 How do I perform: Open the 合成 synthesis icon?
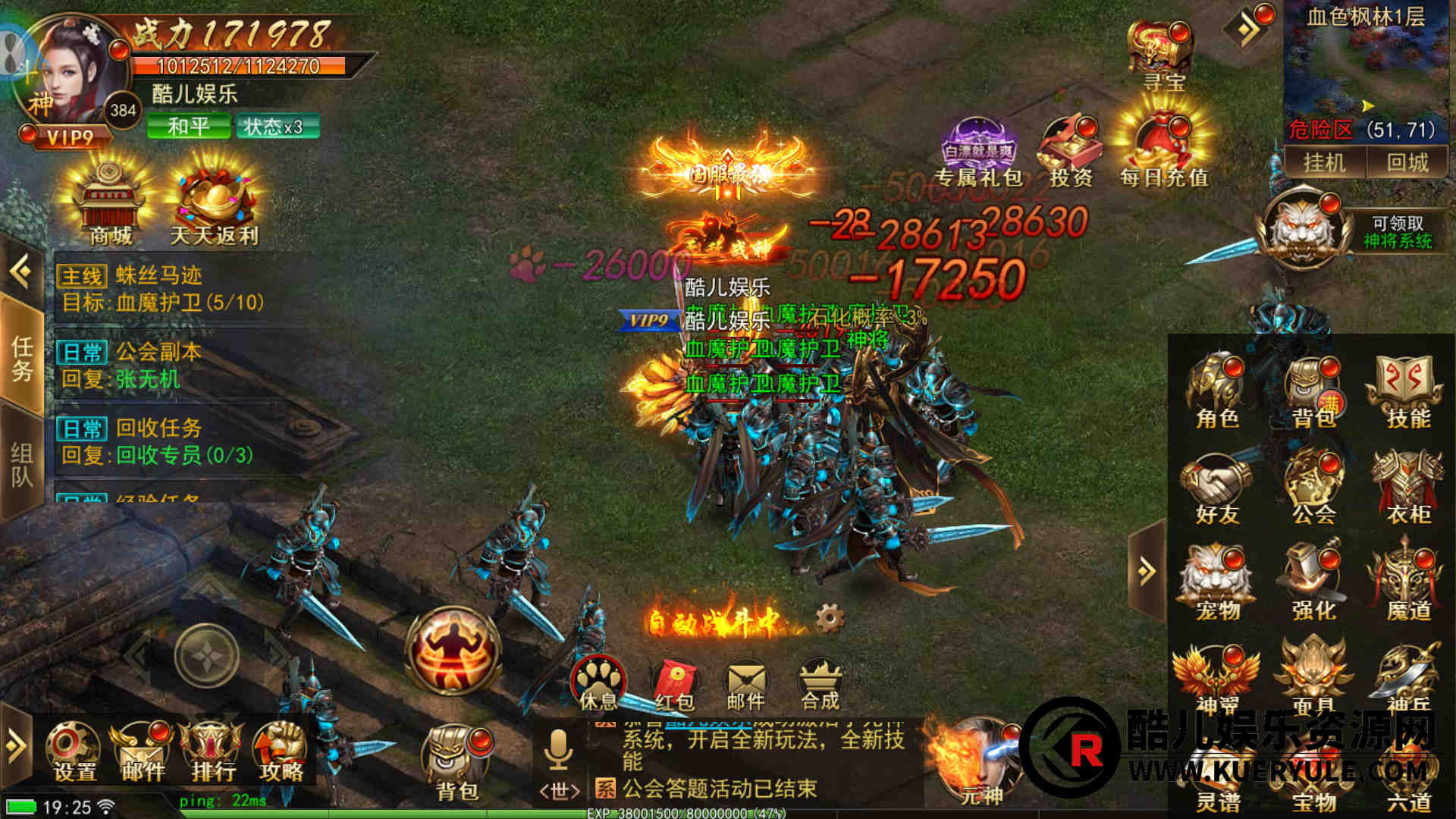(x=820, y=684)
